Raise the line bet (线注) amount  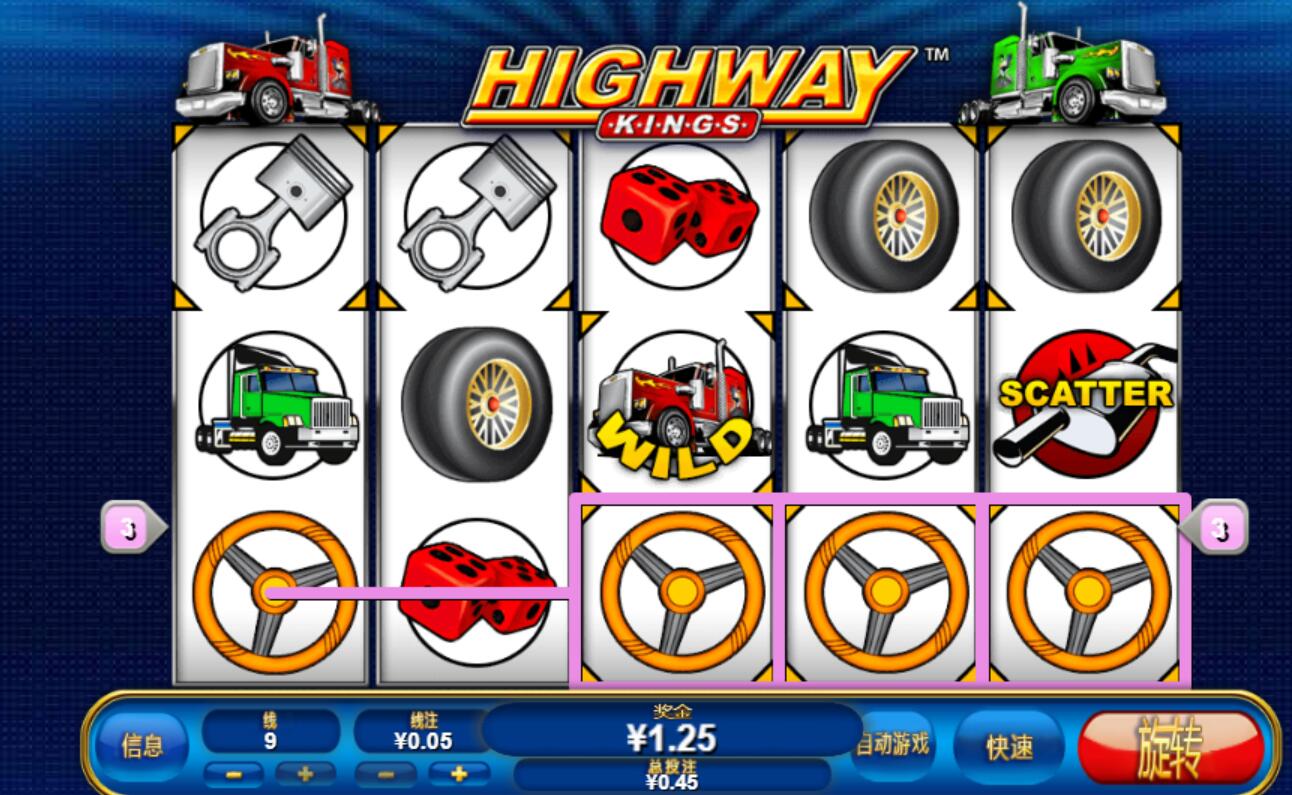459,774
